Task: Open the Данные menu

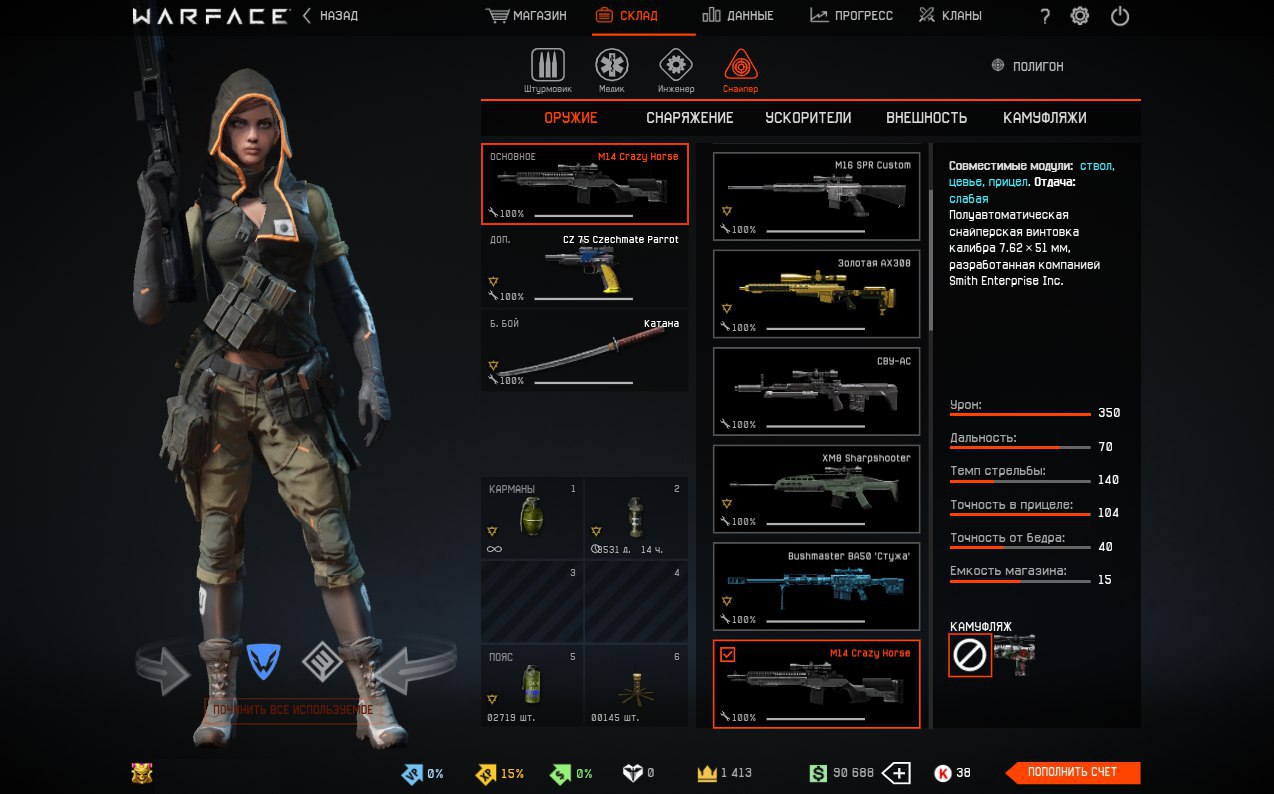Action: click(x=738, y=16)
